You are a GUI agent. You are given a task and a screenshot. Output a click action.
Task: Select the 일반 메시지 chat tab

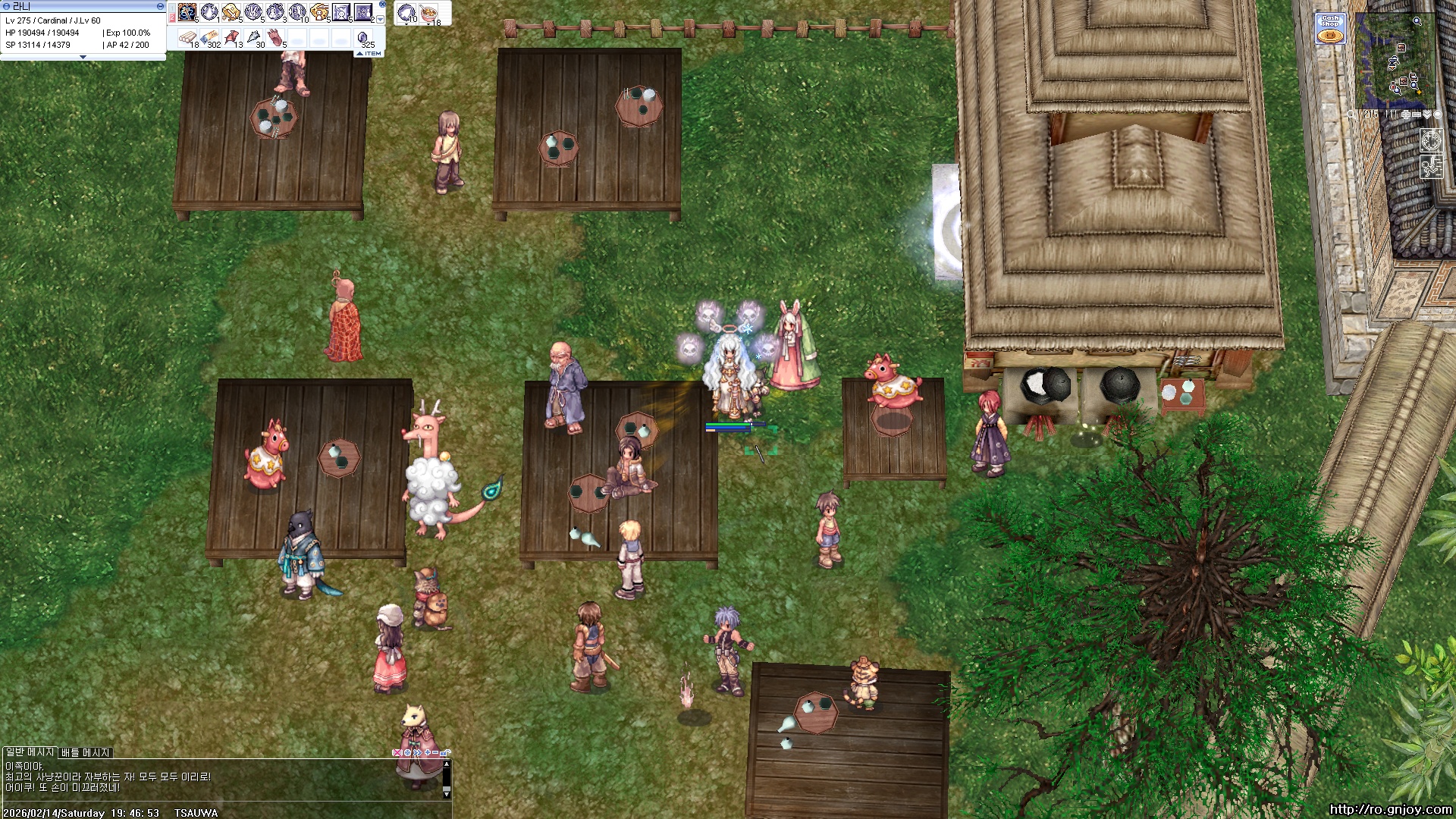pos(30,752)
